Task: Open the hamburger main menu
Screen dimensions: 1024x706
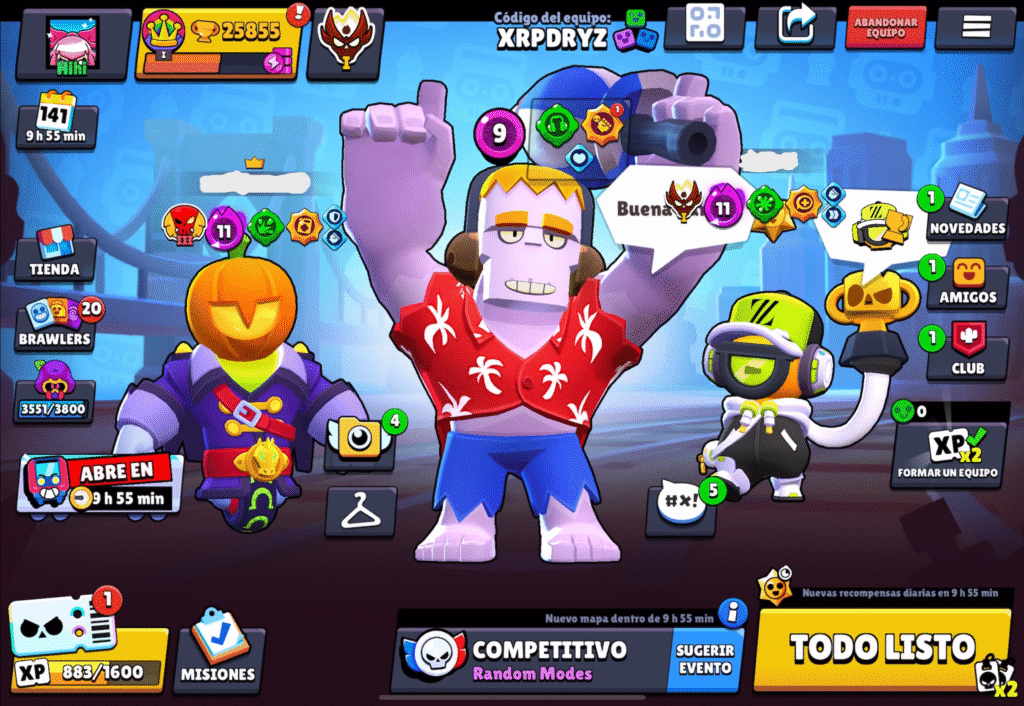Action: (975, 27)
